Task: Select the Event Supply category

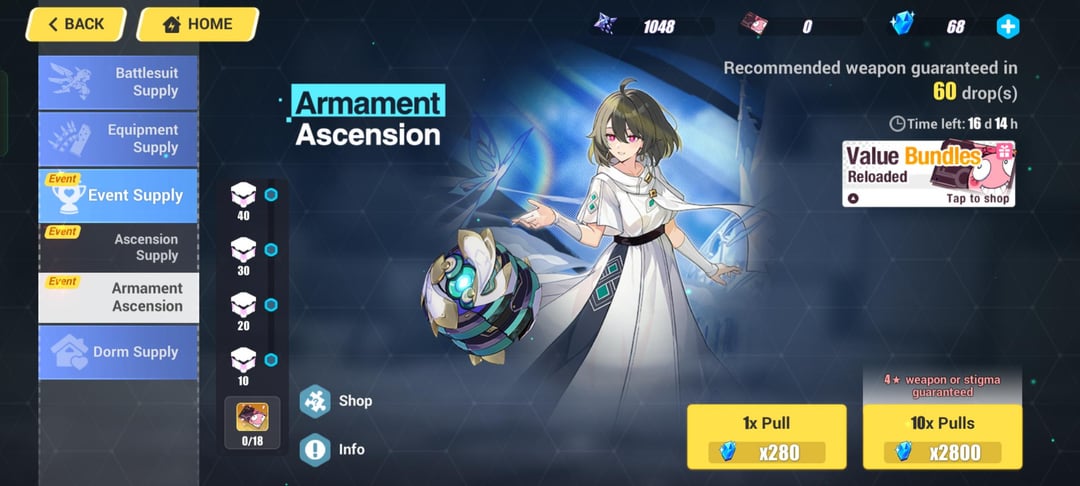Action: click(x=118, y=195)
